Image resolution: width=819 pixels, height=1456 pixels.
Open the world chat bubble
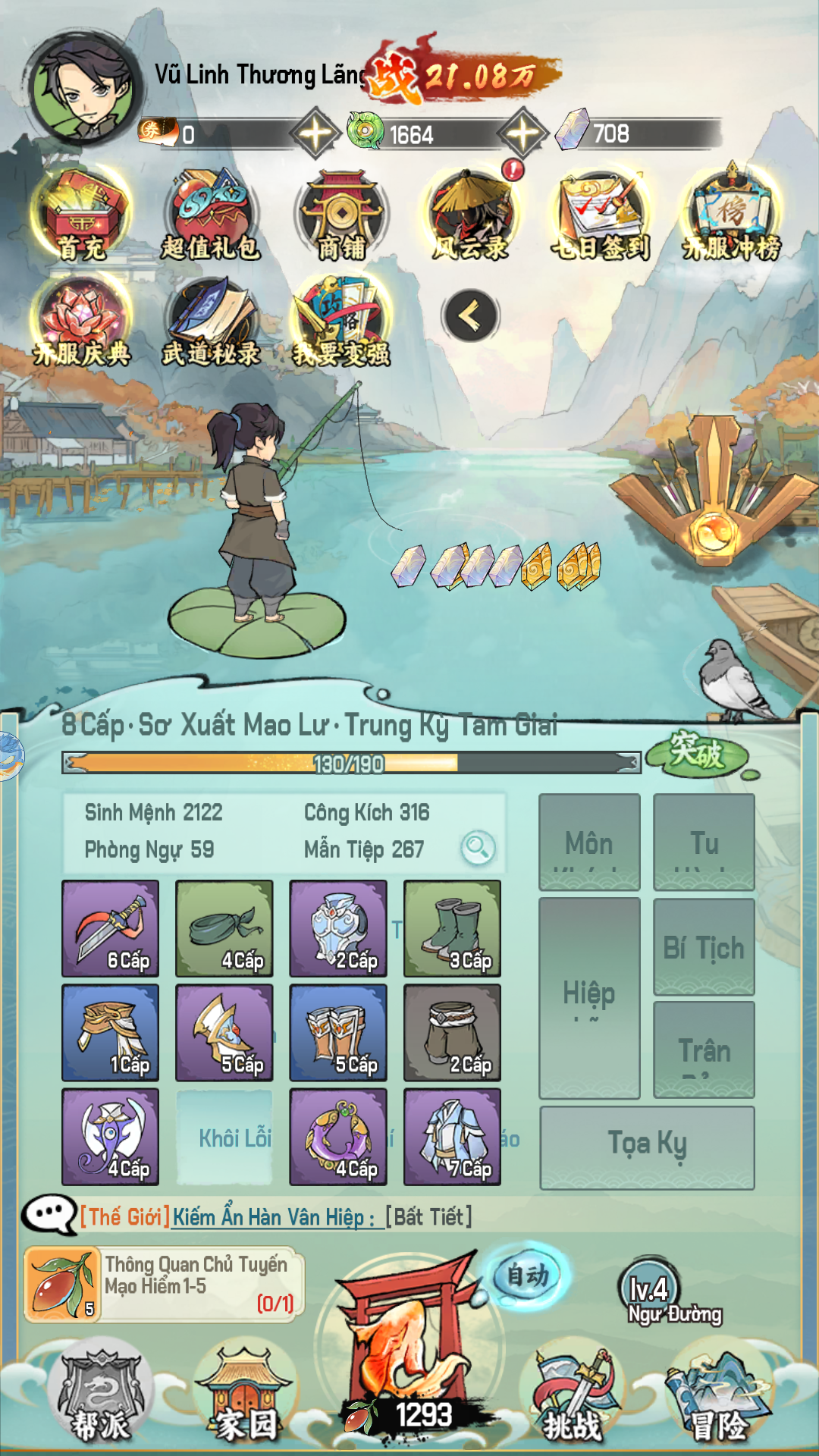49,1216
